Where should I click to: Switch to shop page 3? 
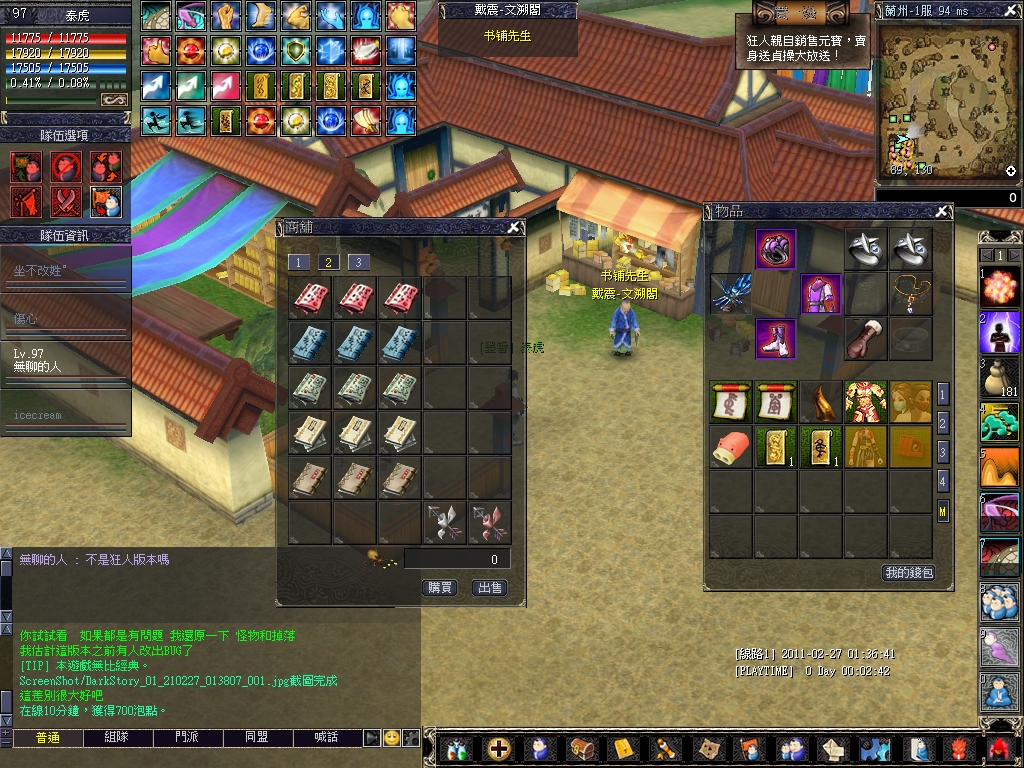tap(358, 262)
